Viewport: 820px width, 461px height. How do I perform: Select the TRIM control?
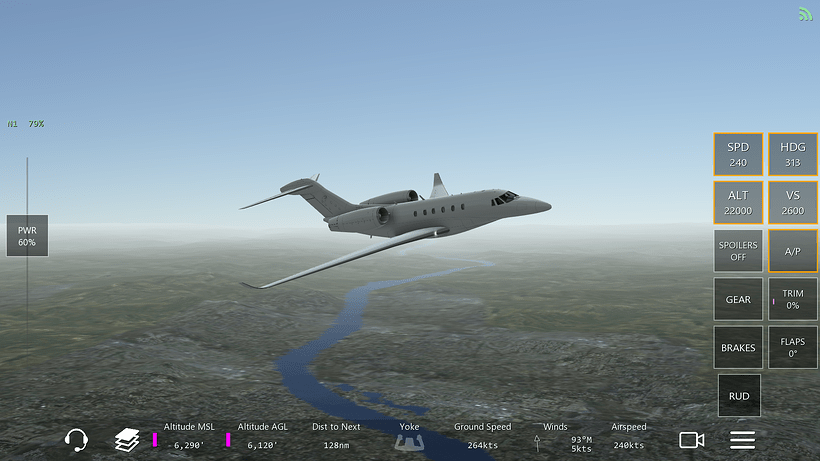[x=793, y=299]
